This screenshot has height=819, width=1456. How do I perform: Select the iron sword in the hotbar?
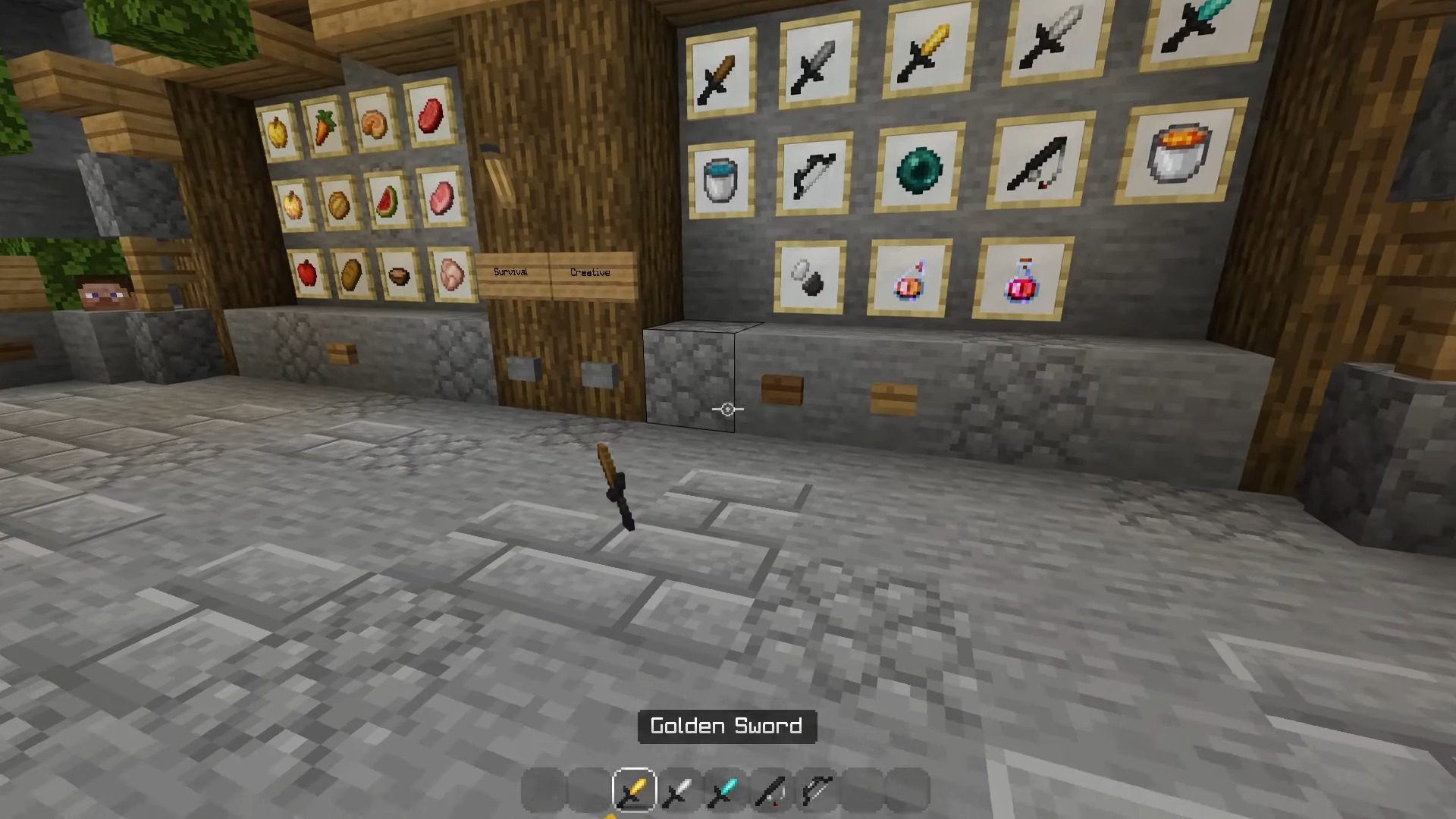[679, 789]
